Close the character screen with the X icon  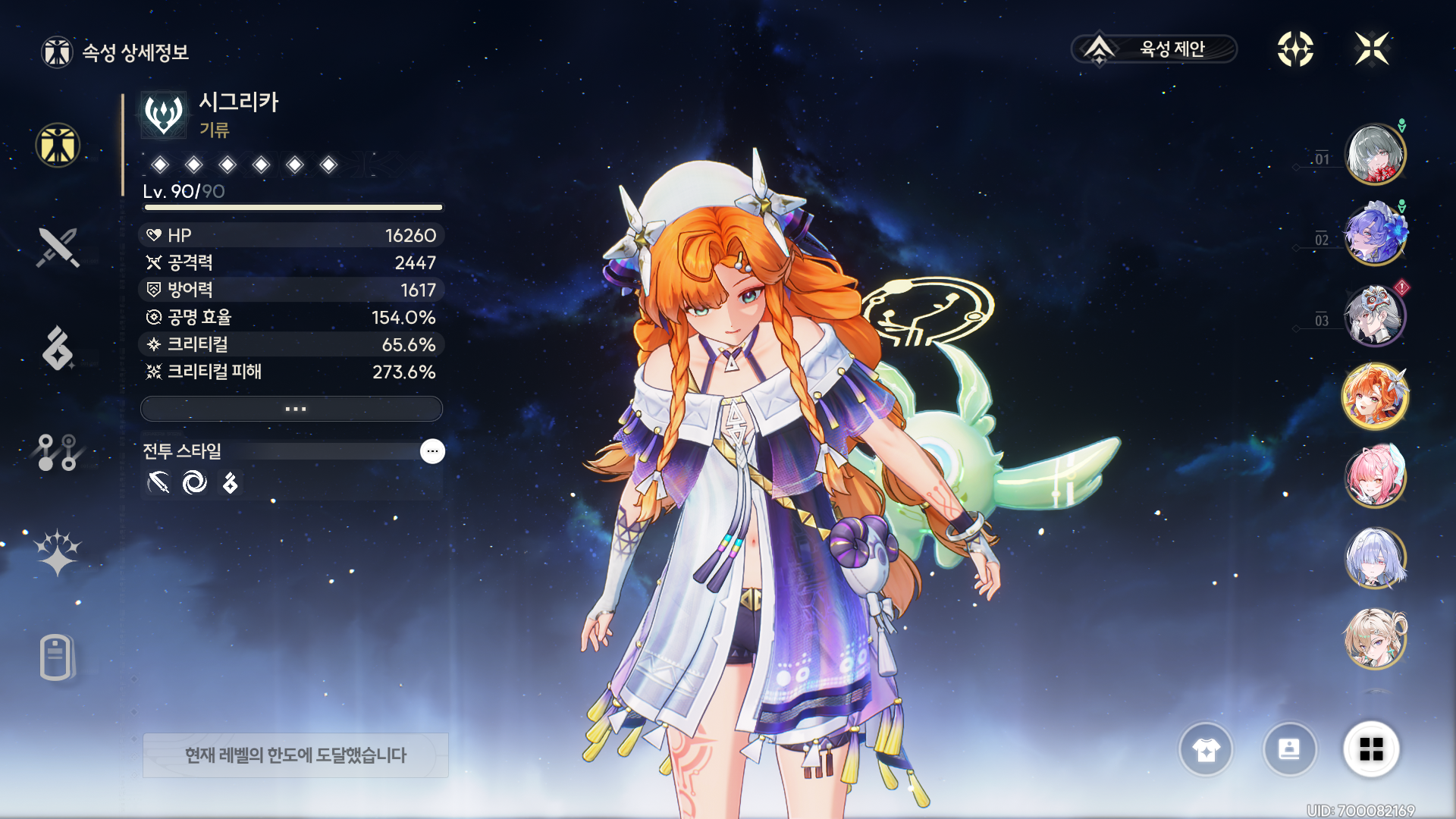click(x=1372, y=49)
